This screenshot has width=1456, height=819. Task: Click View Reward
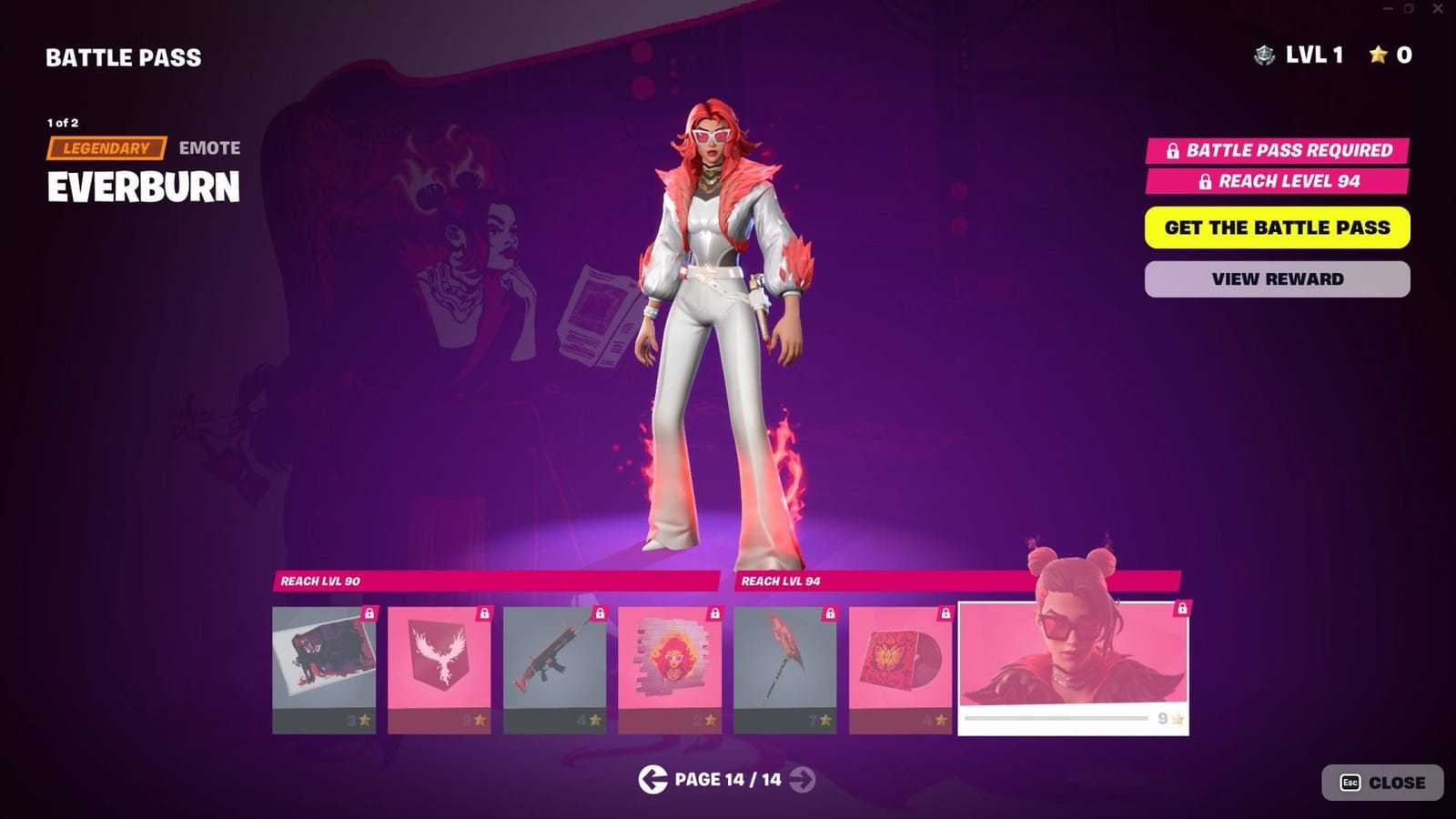(x=1278, y=278)
